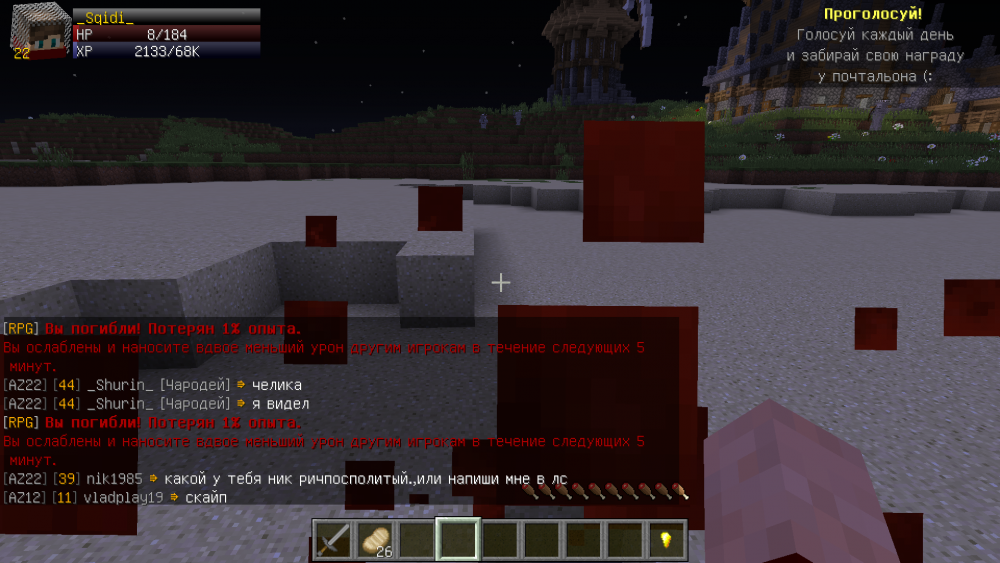
Task: Click vladplay19's chat message
Action: tap(205, 497)
